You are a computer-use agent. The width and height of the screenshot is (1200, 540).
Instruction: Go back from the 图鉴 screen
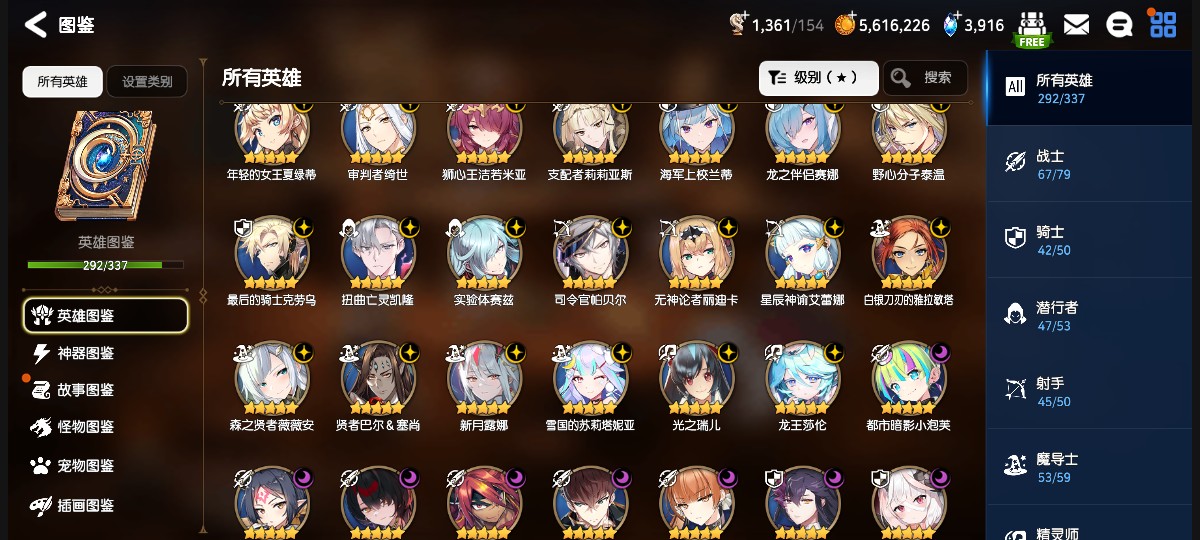[x=36, y=25]
